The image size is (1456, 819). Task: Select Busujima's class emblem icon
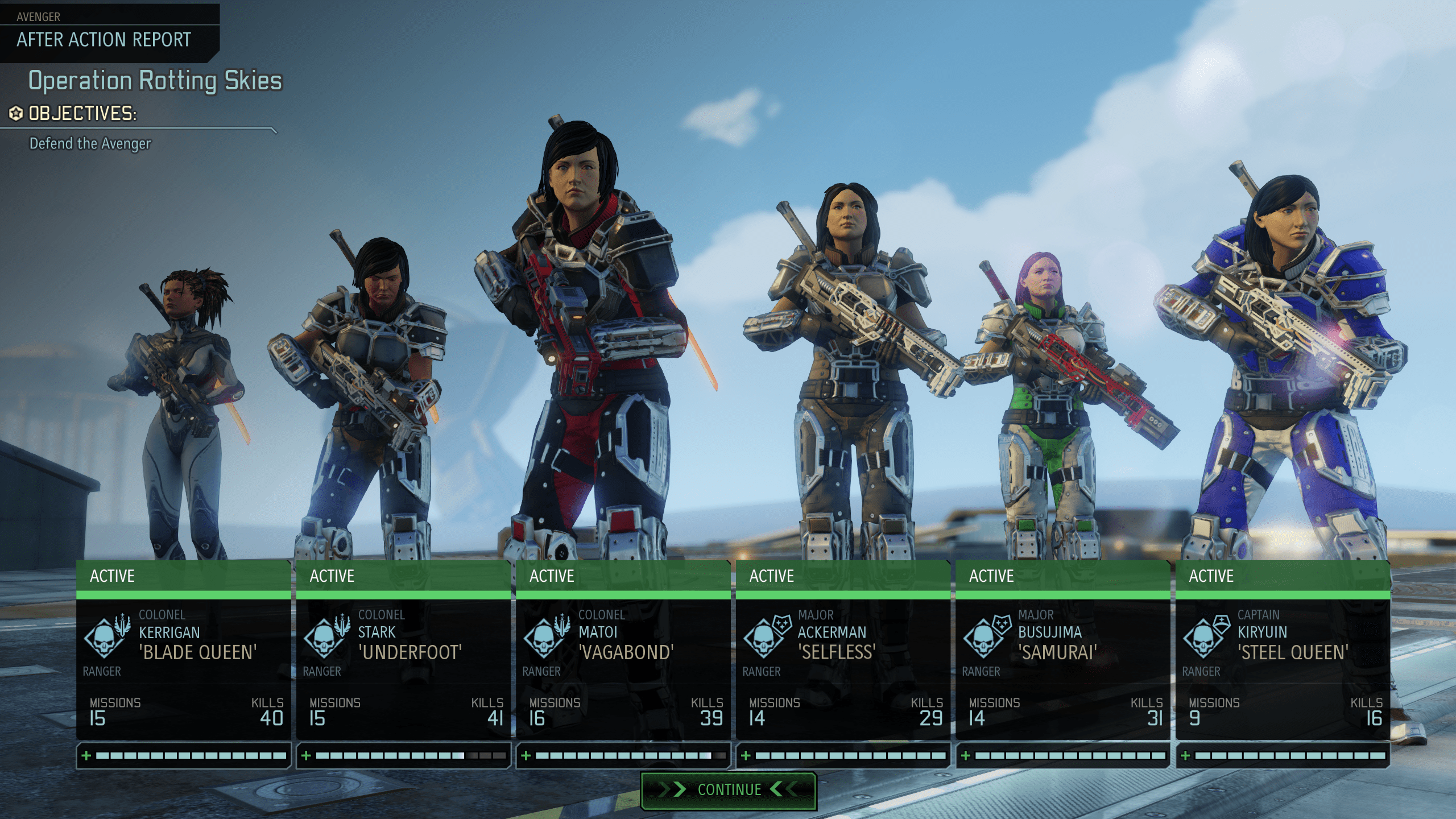click(x=982, y=638)
